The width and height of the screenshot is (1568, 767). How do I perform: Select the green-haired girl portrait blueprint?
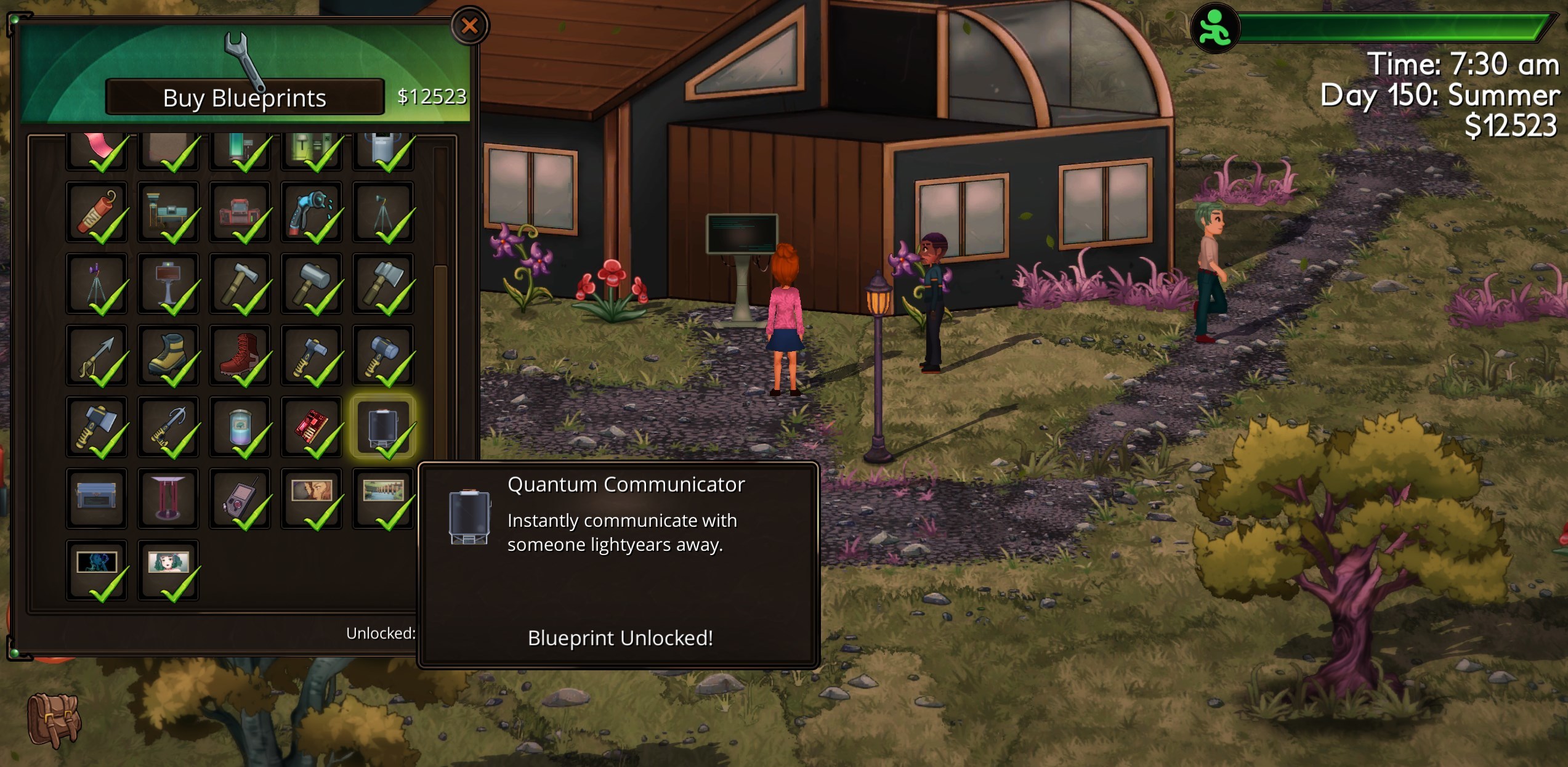tap(168, 569)
